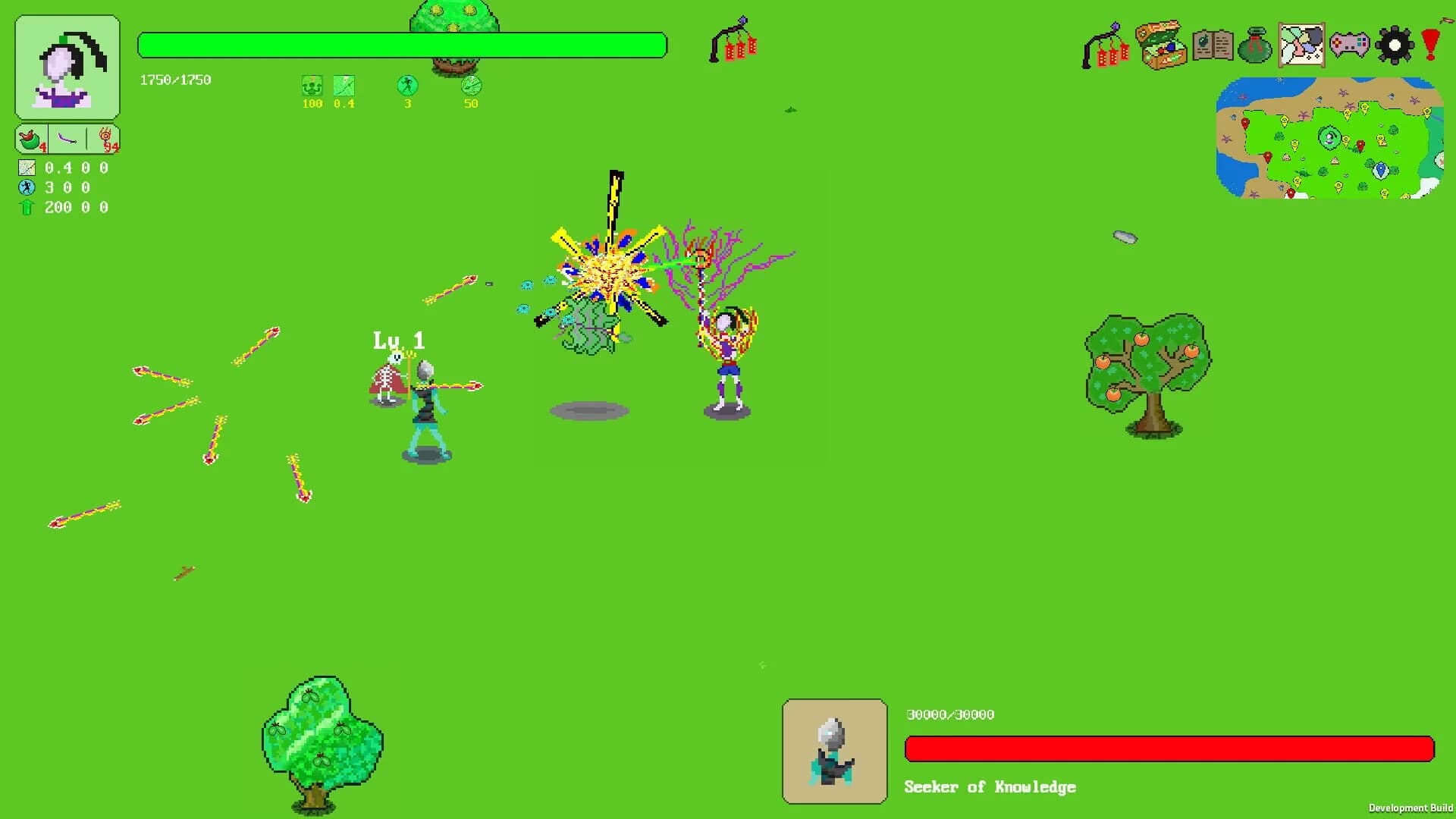The width and height of the screenshot is (1456, 819).
Task: Open the treasure chest inventory icon
Action: [x=1159, y=45]
